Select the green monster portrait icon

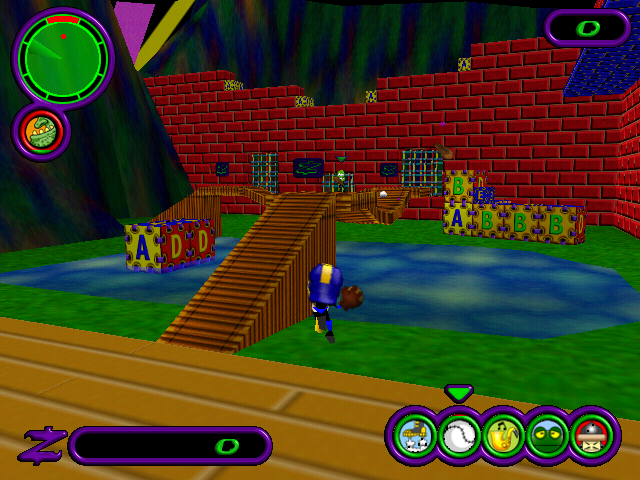[x=40, y=132]
